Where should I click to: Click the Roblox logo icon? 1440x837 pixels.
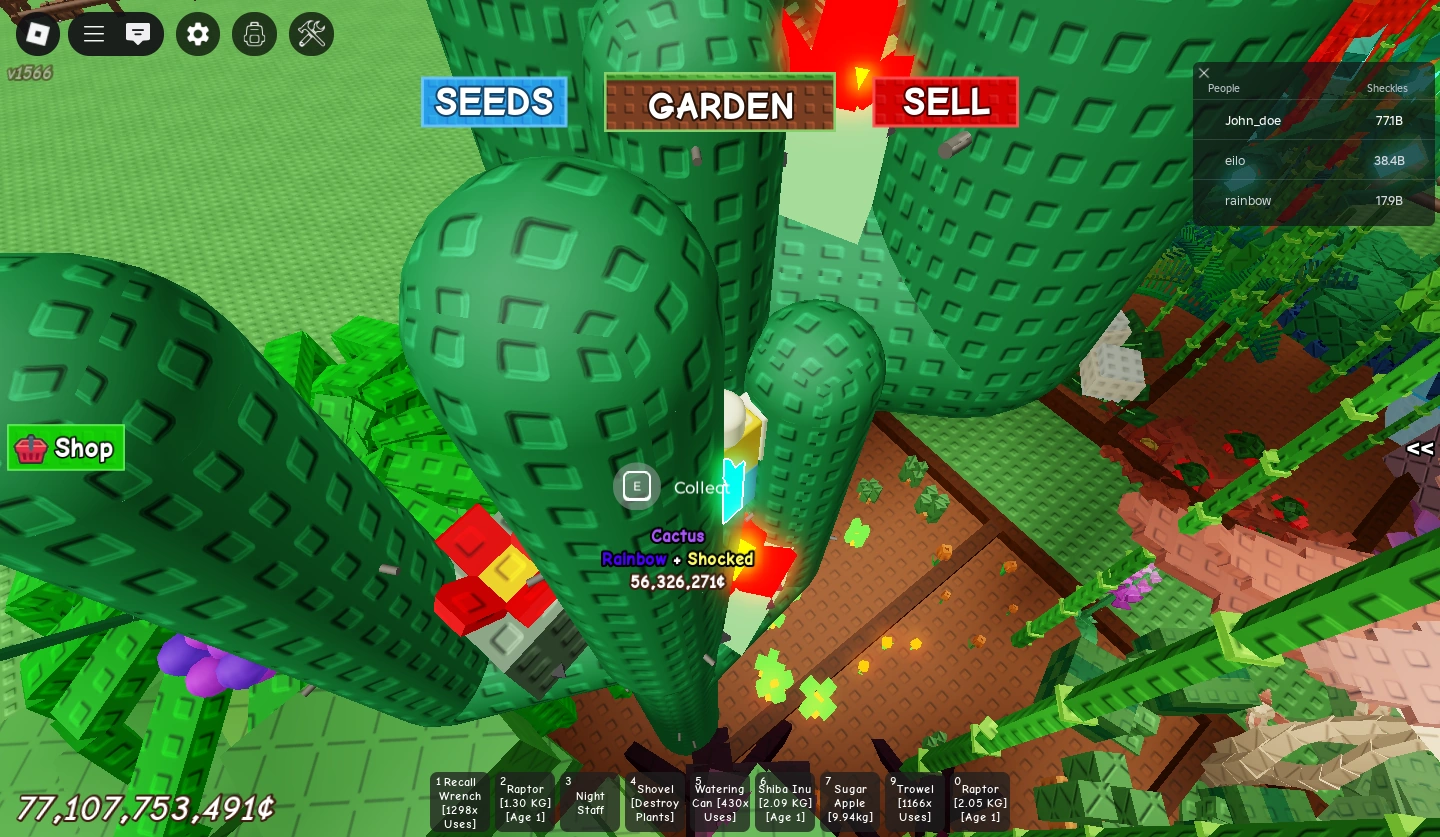pos(37,33)
